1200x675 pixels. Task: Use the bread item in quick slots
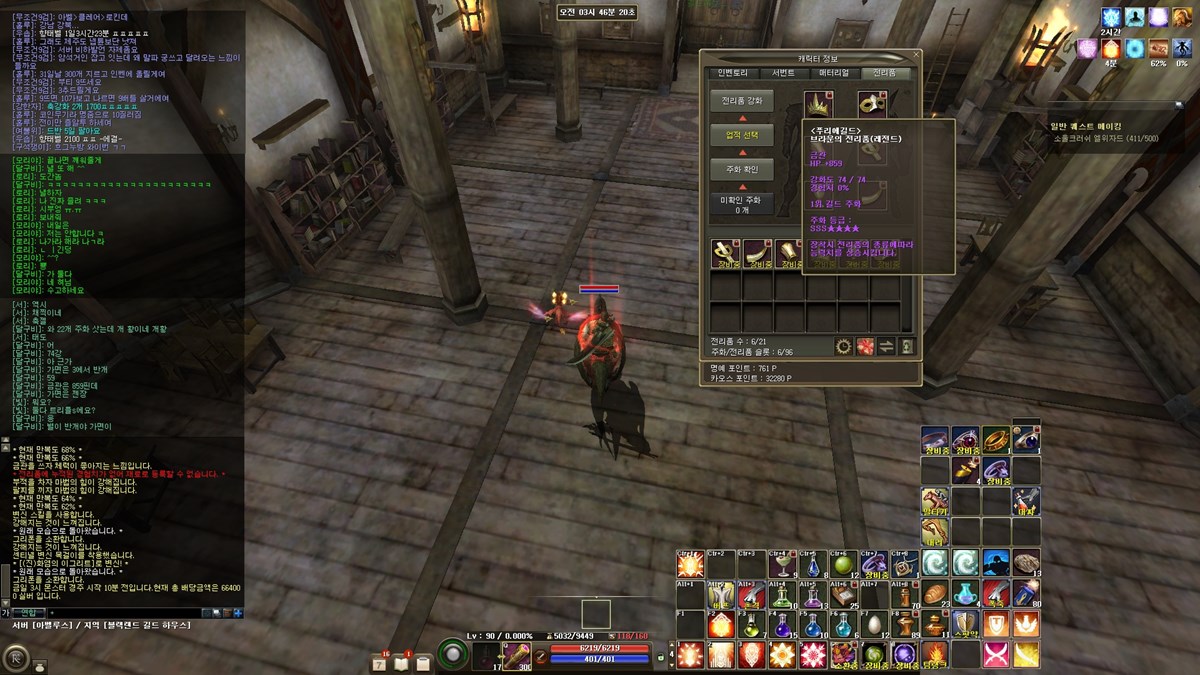[x=933, y=594]
